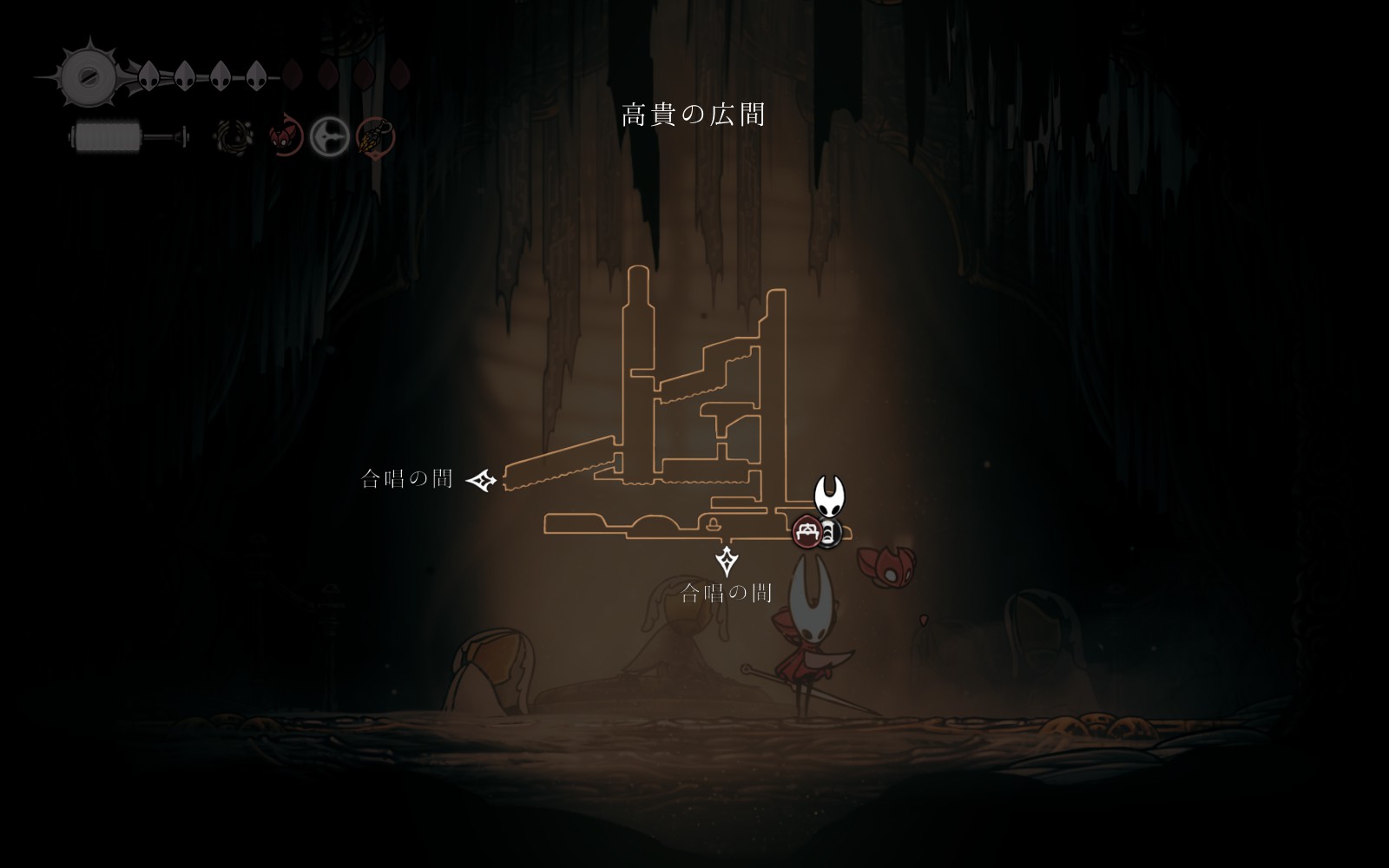The image size is (1389, 868).
Task: Click the swirling dark orb HUD icon
Action: [234, 136]
